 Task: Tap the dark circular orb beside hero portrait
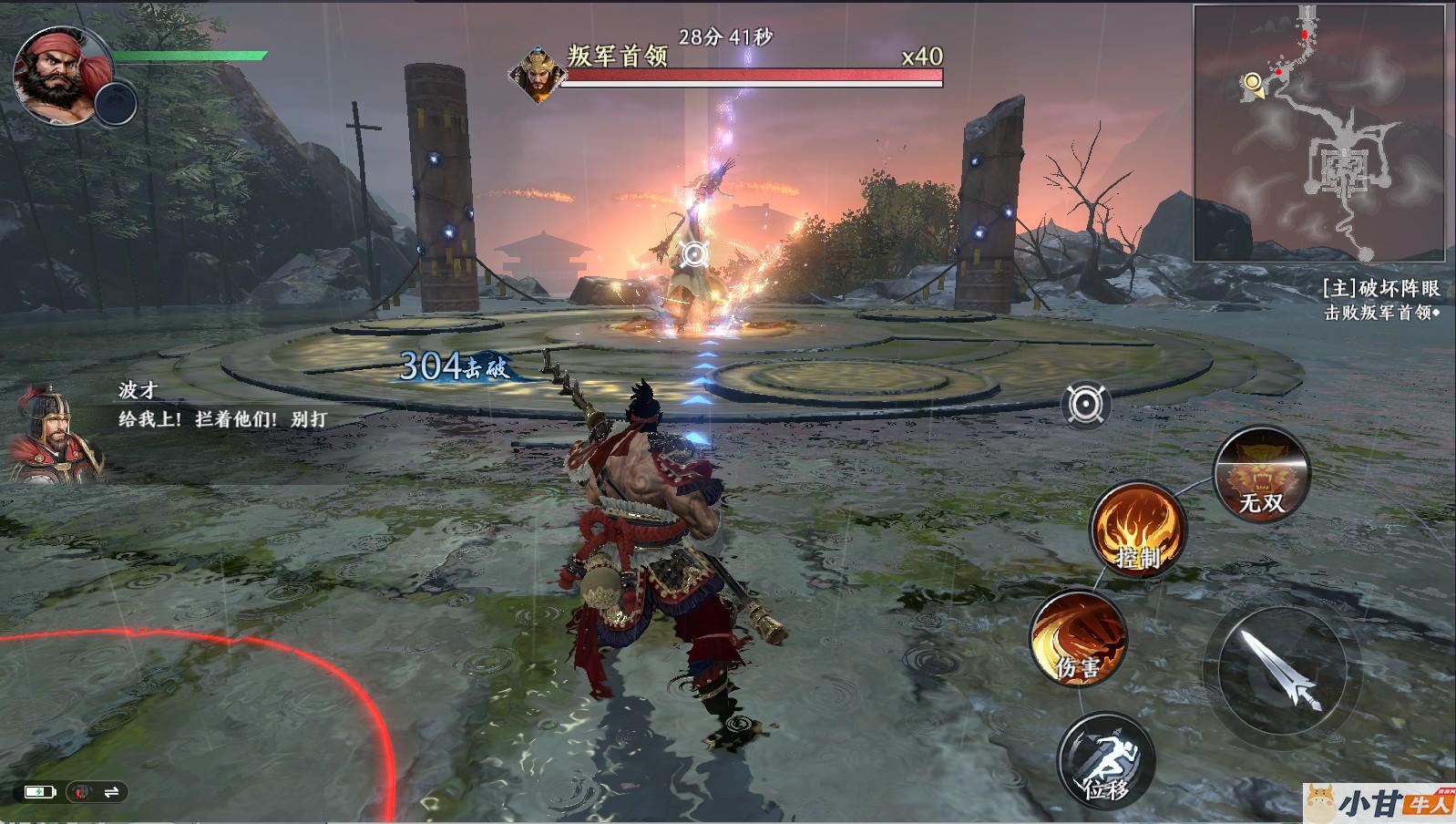[116, 103]
